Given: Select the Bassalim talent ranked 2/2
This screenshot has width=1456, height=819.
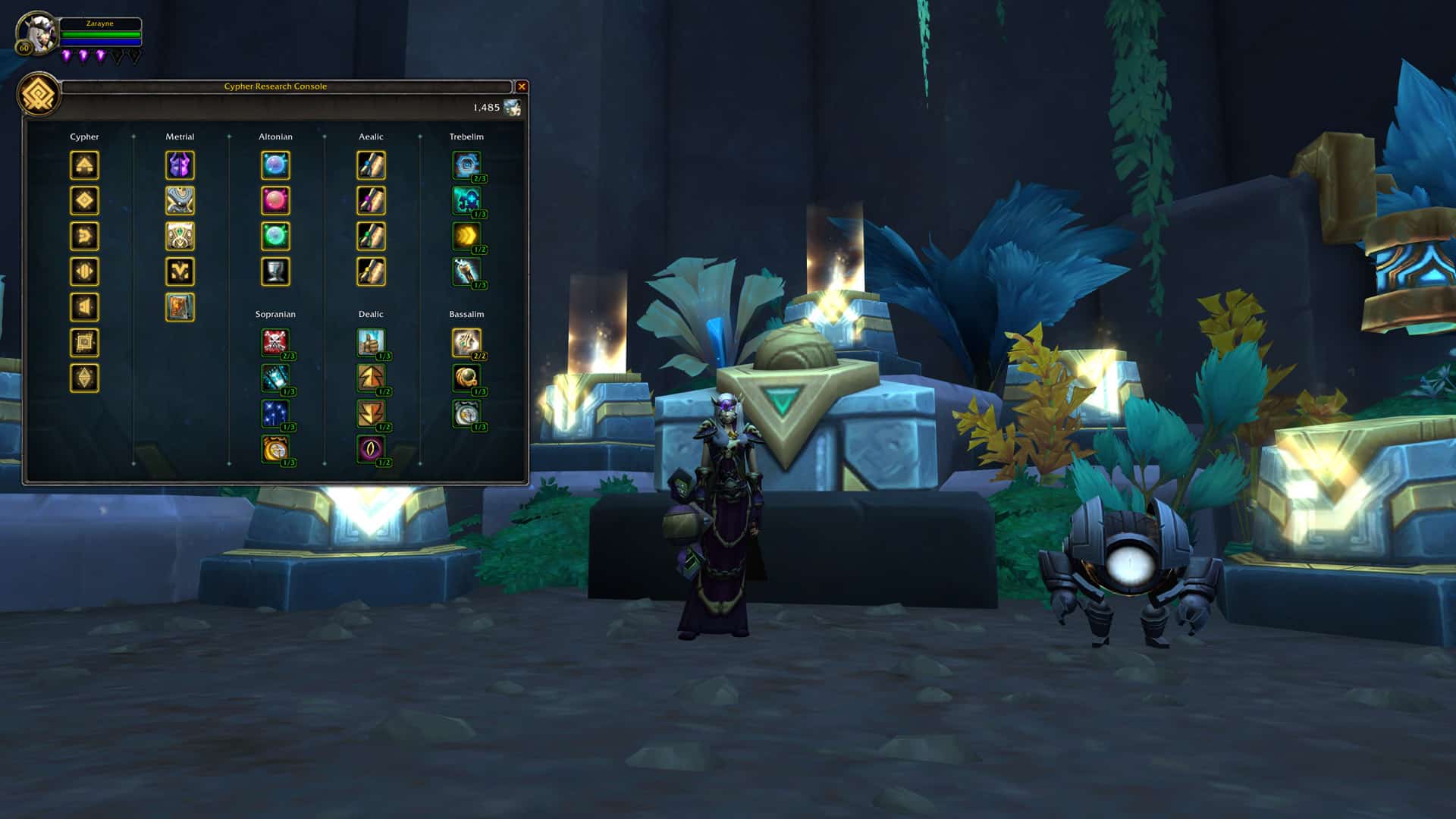Looking at the screenshot, I should click(466, 343).
